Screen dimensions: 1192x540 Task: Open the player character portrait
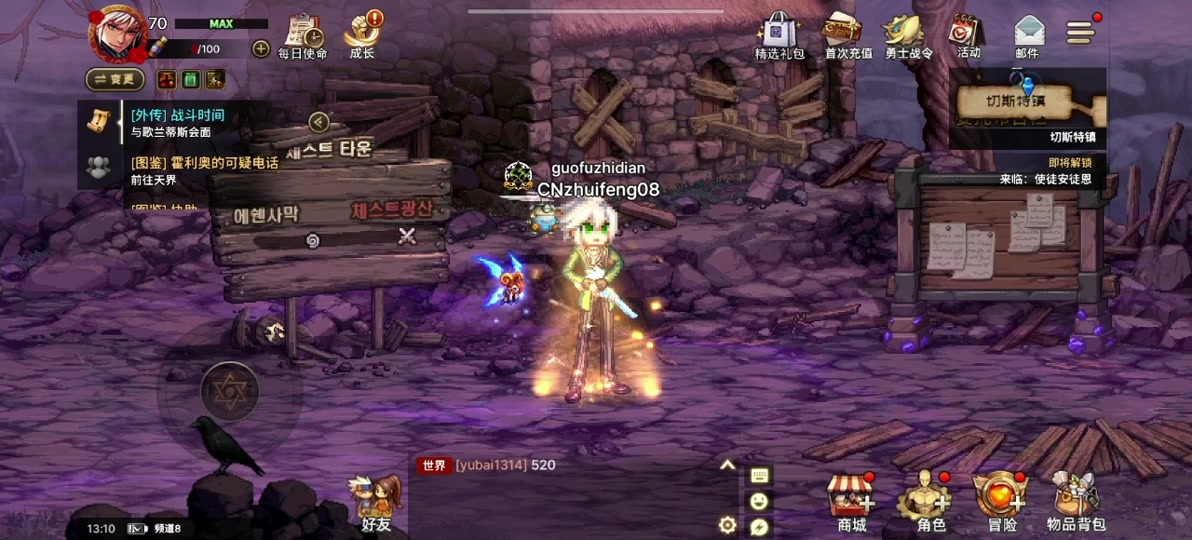tap(117, 33)
